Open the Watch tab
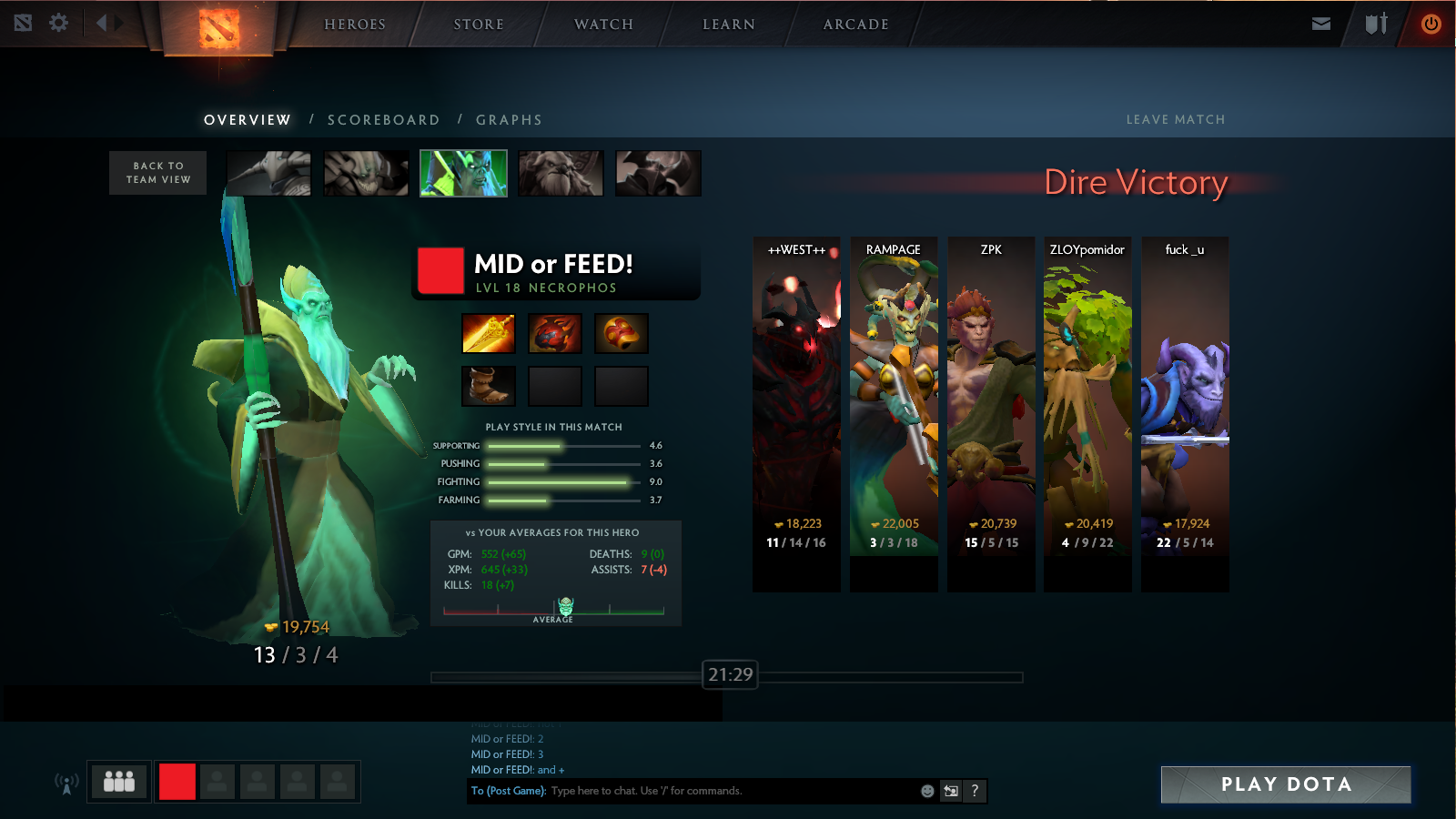Viewport: 1456px width, 819px height. [603, 25]
